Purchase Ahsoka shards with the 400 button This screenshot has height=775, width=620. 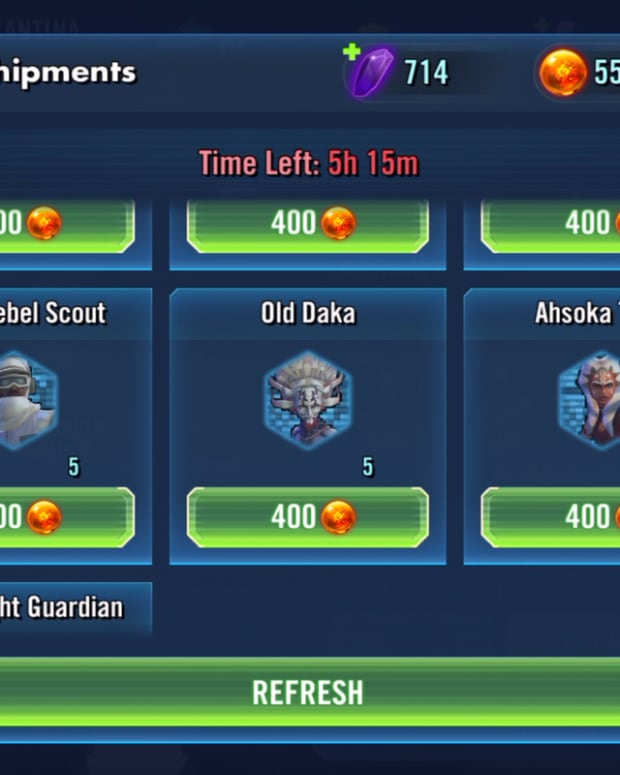coord(552,517)
